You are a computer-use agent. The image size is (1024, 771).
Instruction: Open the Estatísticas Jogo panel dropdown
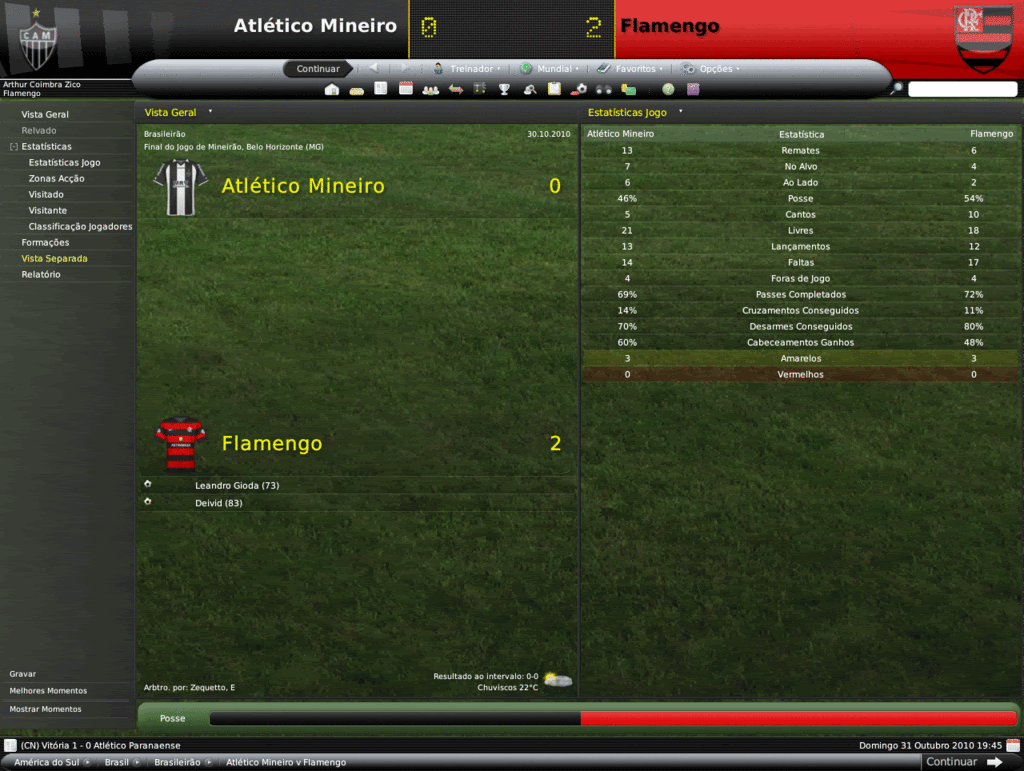tap(680, 112)
